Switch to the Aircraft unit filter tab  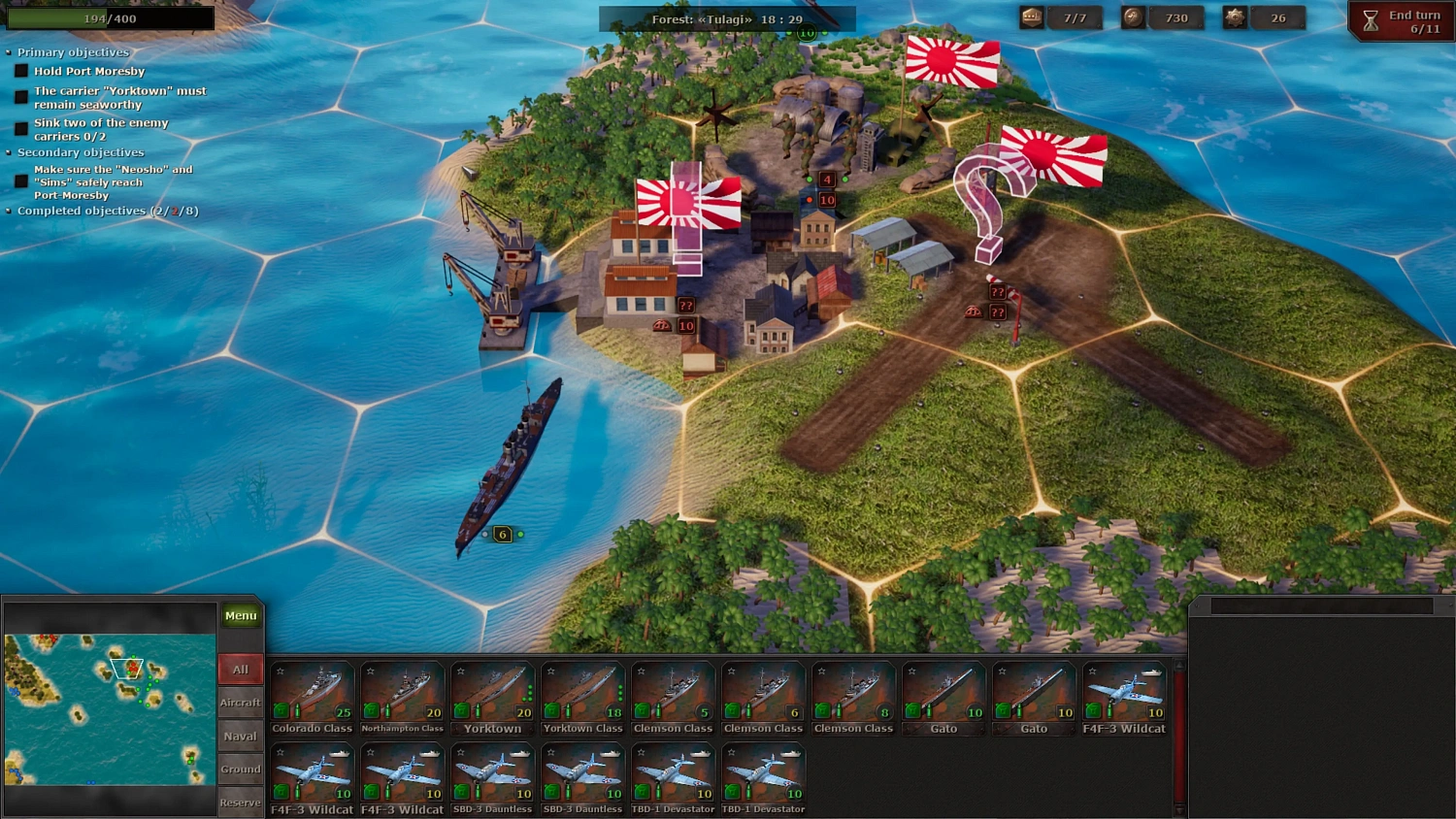coord(240,702)
